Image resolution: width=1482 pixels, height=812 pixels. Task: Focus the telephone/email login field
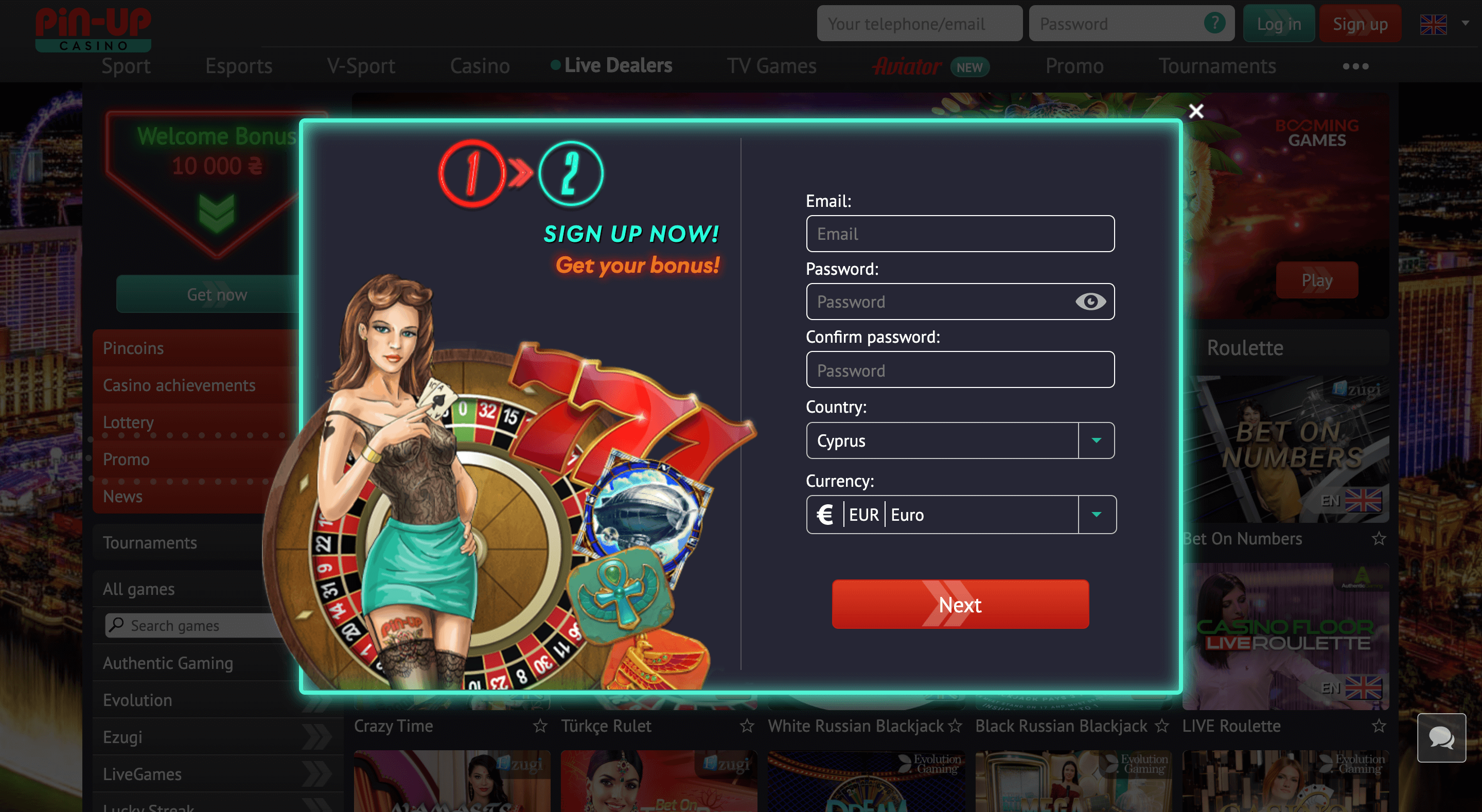click(919, 24)
